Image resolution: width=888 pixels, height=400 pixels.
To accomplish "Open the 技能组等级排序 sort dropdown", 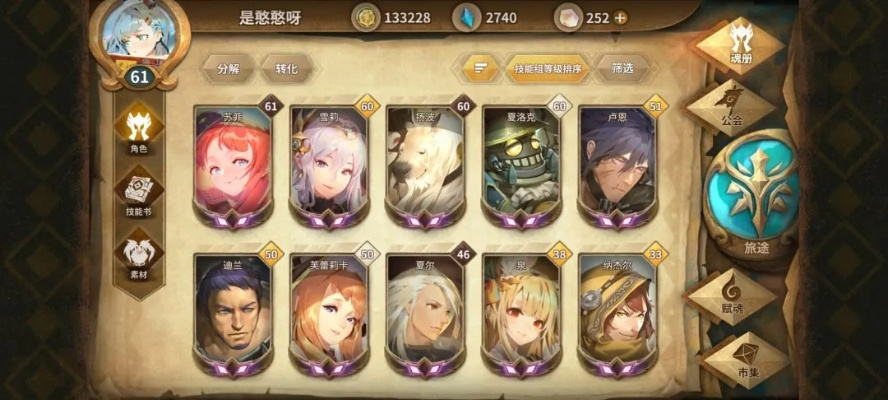I will [x=547, y=68].
